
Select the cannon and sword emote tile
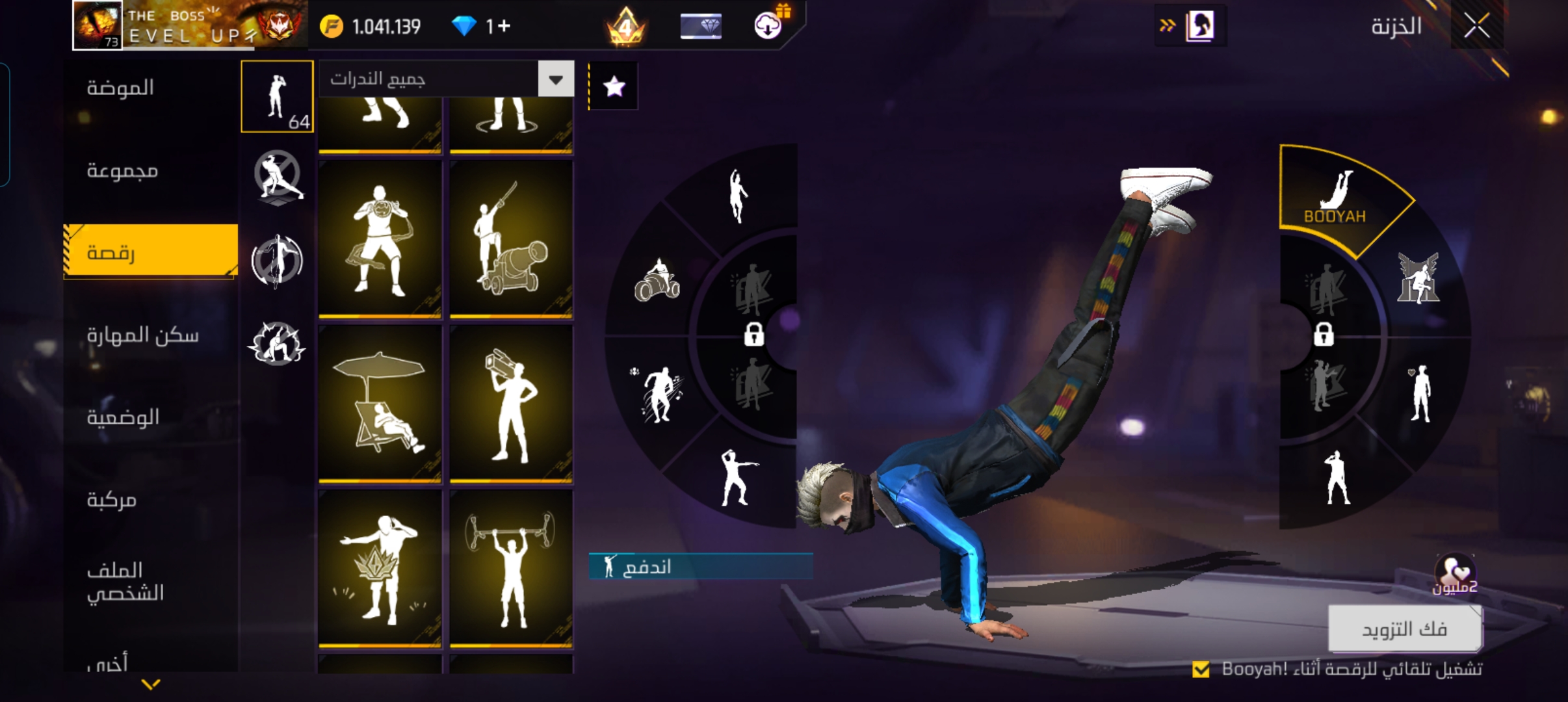click(511, 239)
